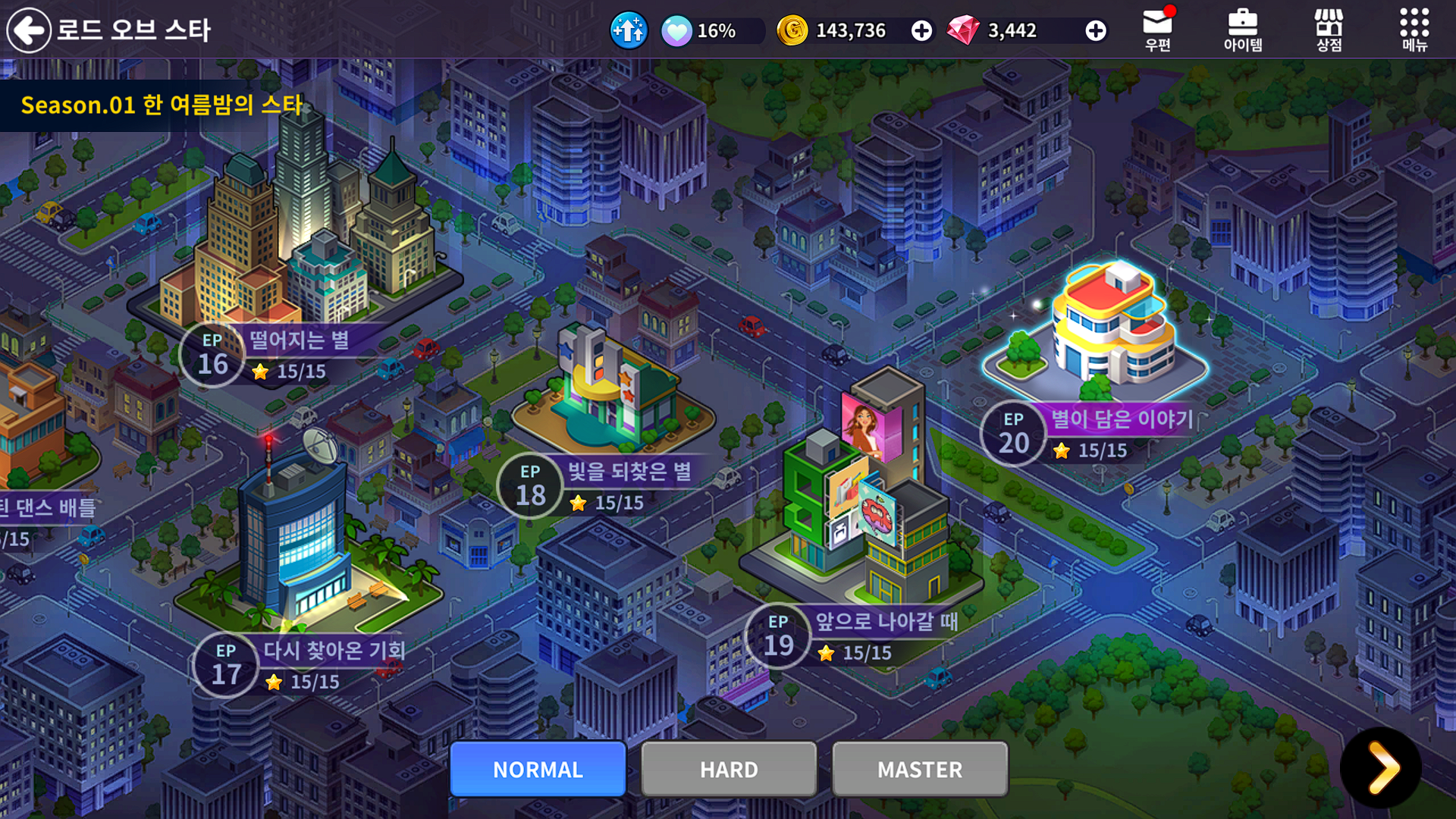Go to next page with yellow arrow

click(x=1382, y=767)
